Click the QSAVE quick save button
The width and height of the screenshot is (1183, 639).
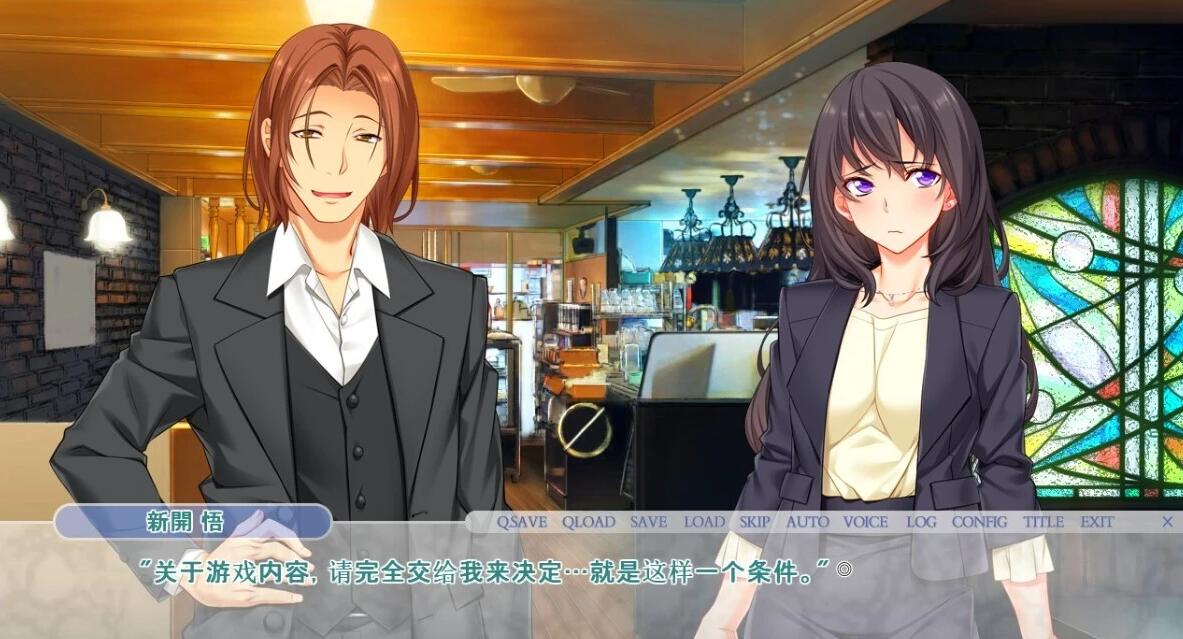[522, 522]
